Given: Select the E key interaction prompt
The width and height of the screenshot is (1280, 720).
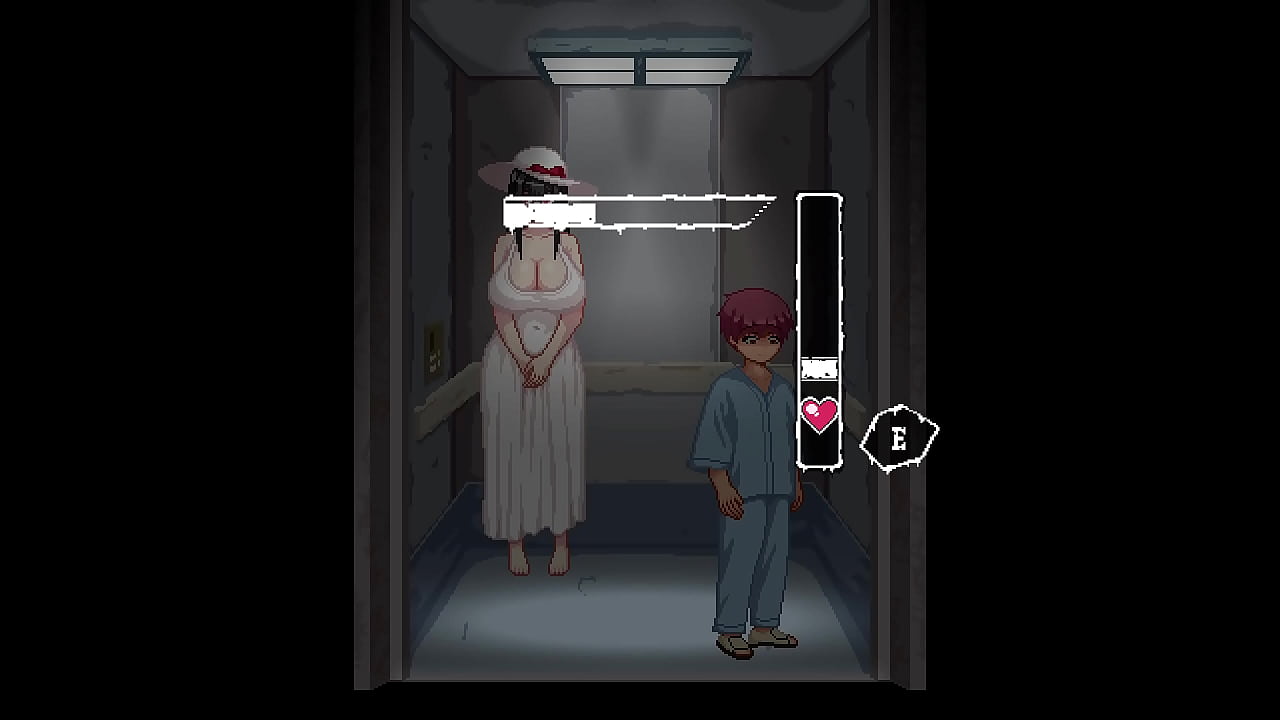Looking at the screenshot, I should pos(898,437).
